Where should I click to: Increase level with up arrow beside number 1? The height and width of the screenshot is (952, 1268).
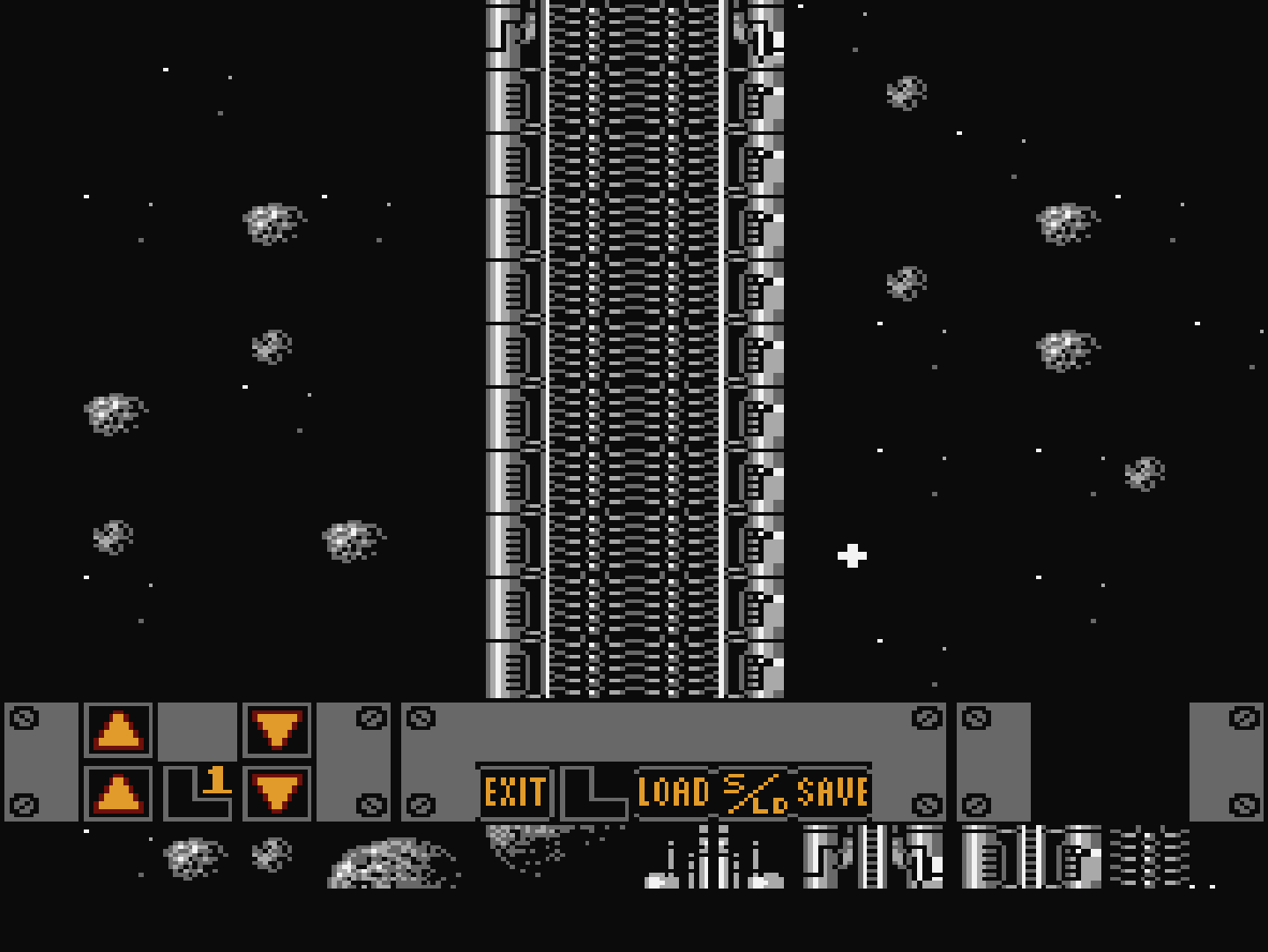pos(118,793)
